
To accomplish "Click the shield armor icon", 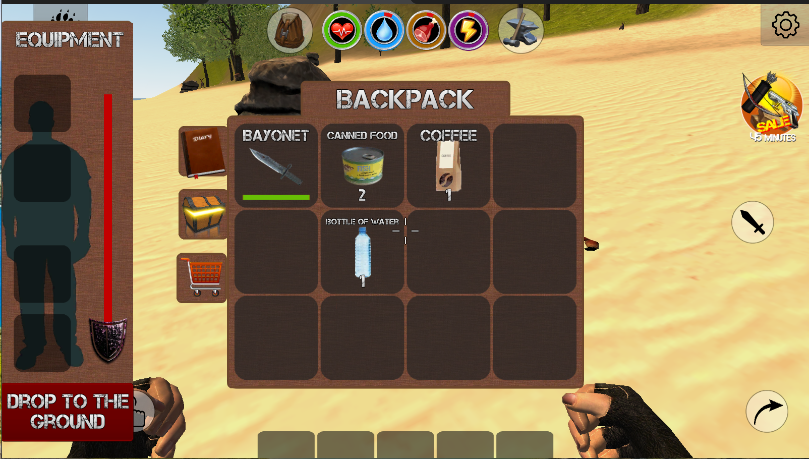I will (x=107, y=339).
